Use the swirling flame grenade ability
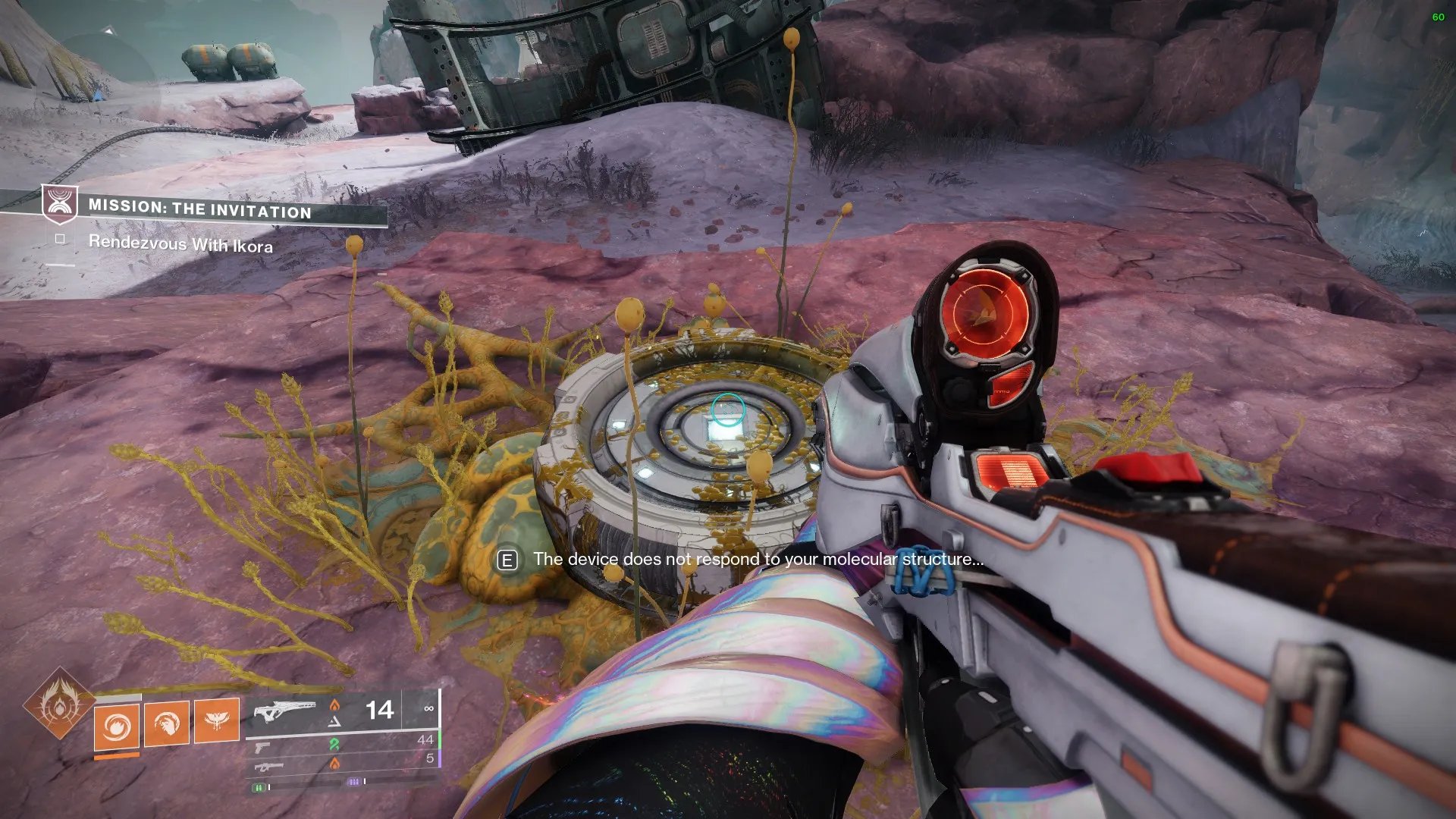The width and height of the screenshot is (1456, 819). pyautogui.click(x=117, y=726)
